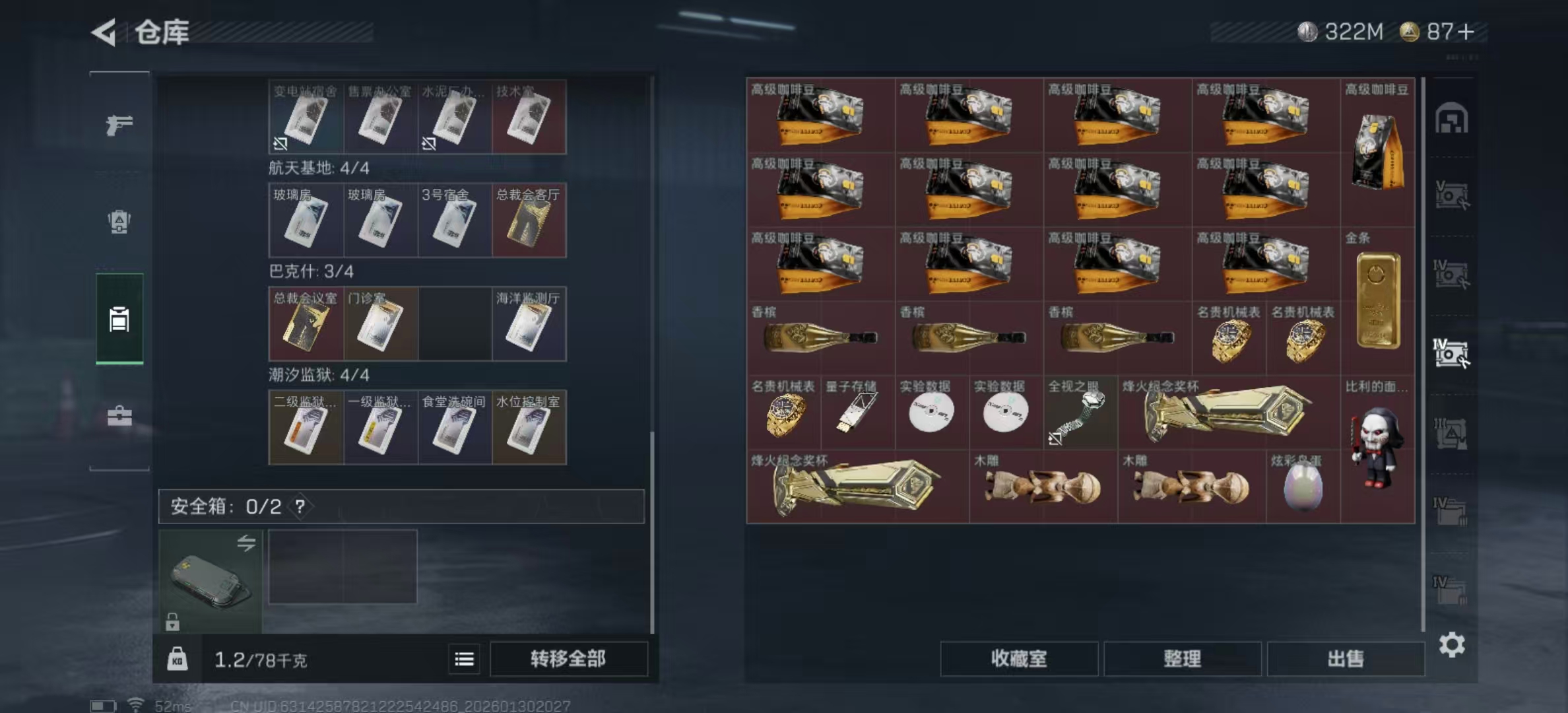Image resolution: width=1568 pixels, height=713 pixels.
Task: Click the list view icon near weight display
Action: 465,659
